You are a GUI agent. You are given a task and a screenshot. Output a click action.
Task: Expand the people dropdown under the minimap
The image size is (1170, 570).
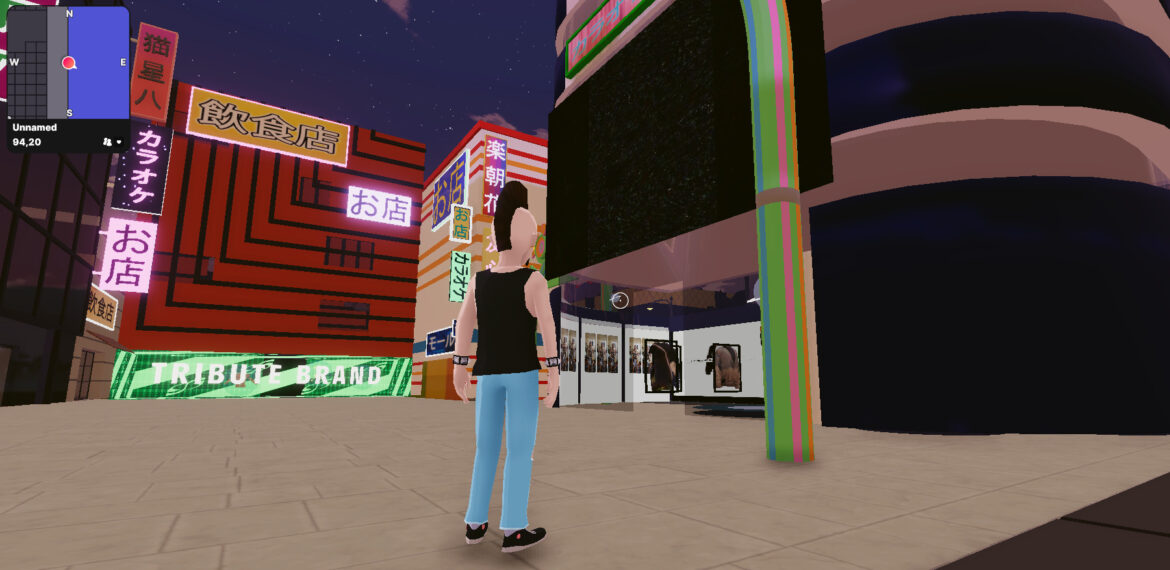pos(113,142)
